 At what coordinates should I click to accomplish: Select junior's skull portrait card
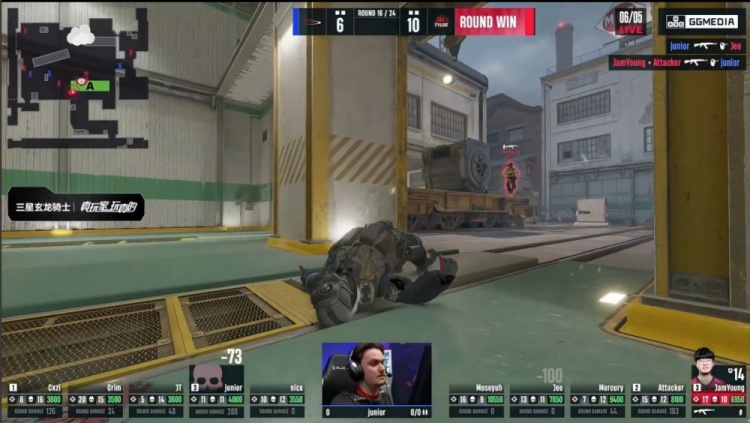tap(216, 390)
